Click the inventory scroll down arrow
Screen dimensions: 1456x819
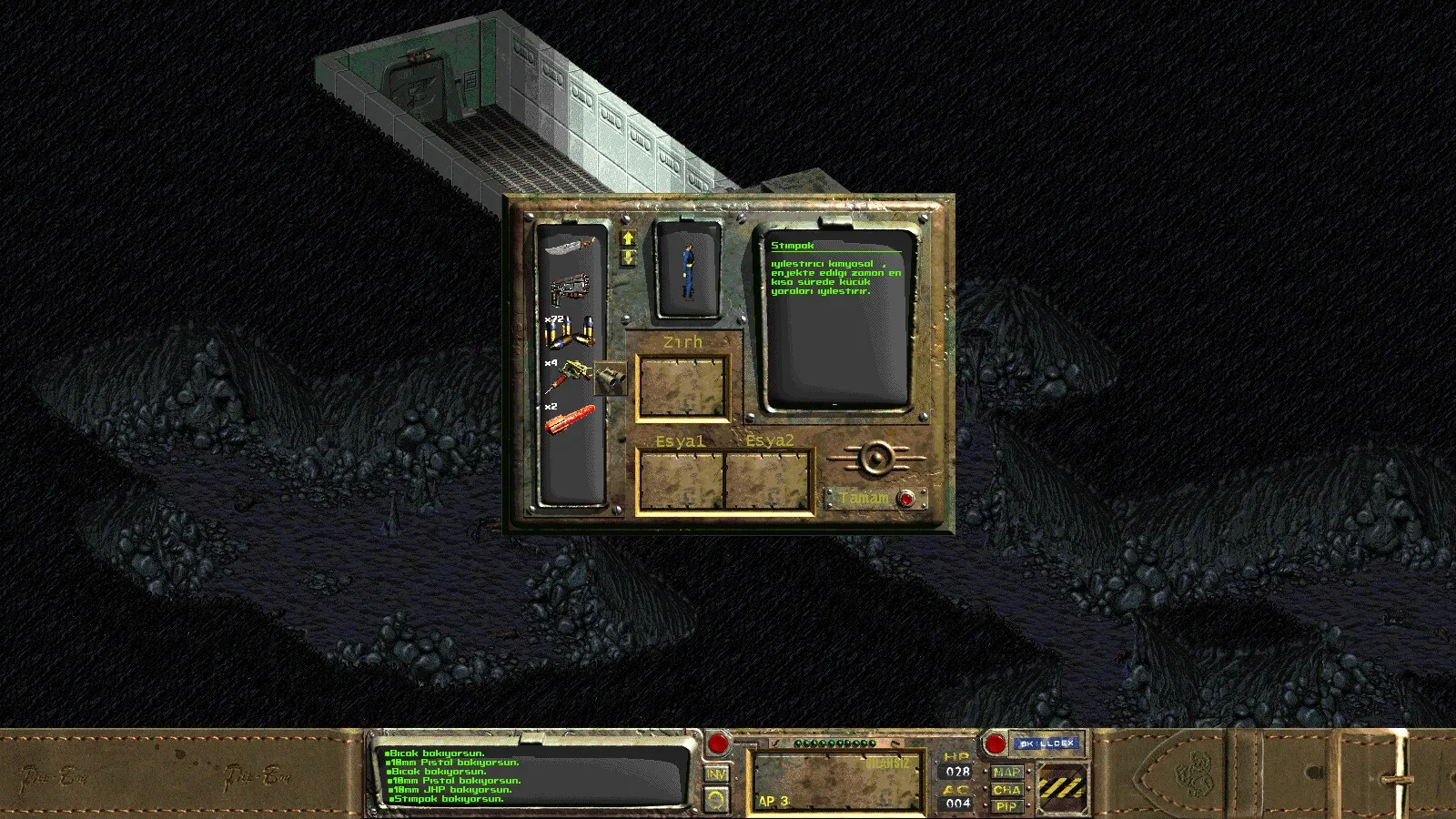(x=628, y=258)
